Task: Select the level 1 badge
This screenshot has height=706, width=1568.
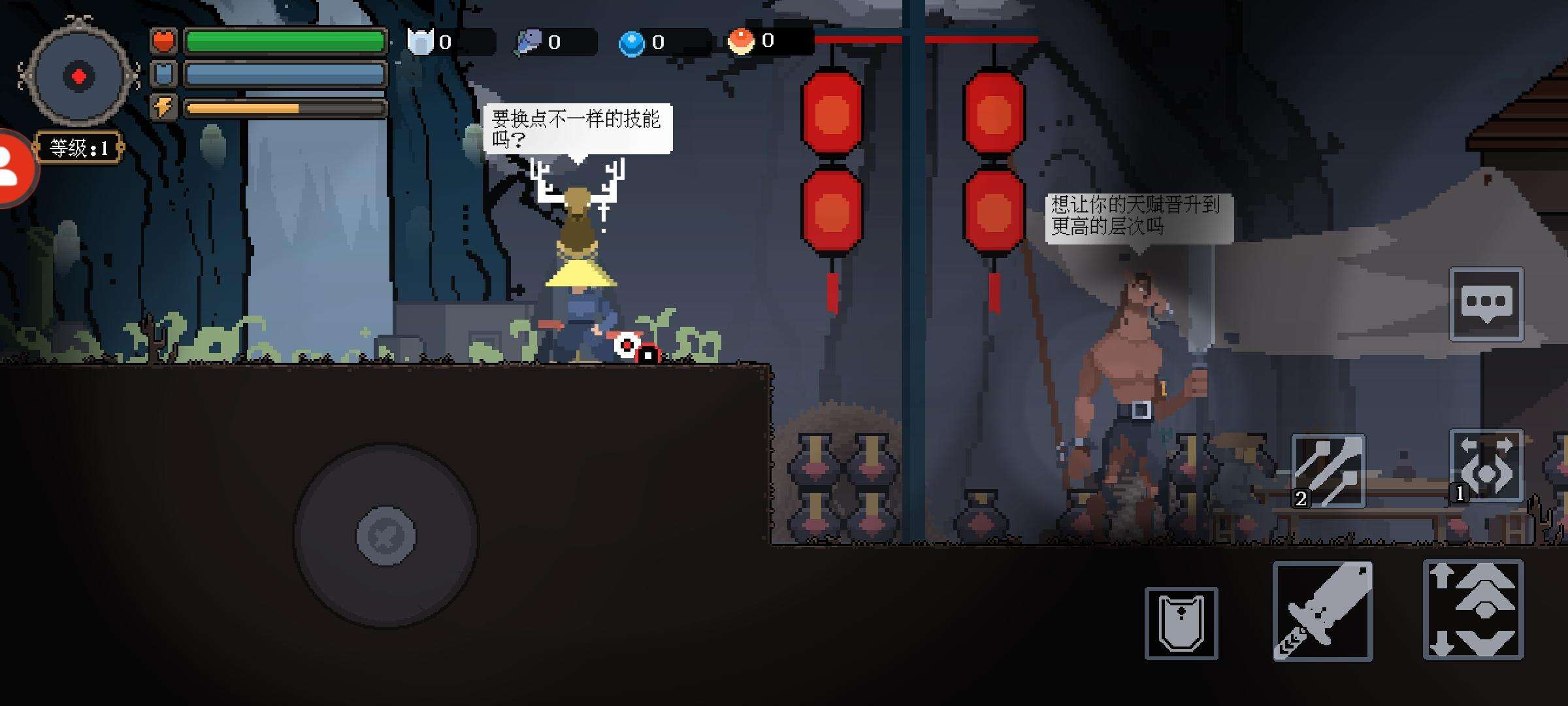Action: pos(79,148)
